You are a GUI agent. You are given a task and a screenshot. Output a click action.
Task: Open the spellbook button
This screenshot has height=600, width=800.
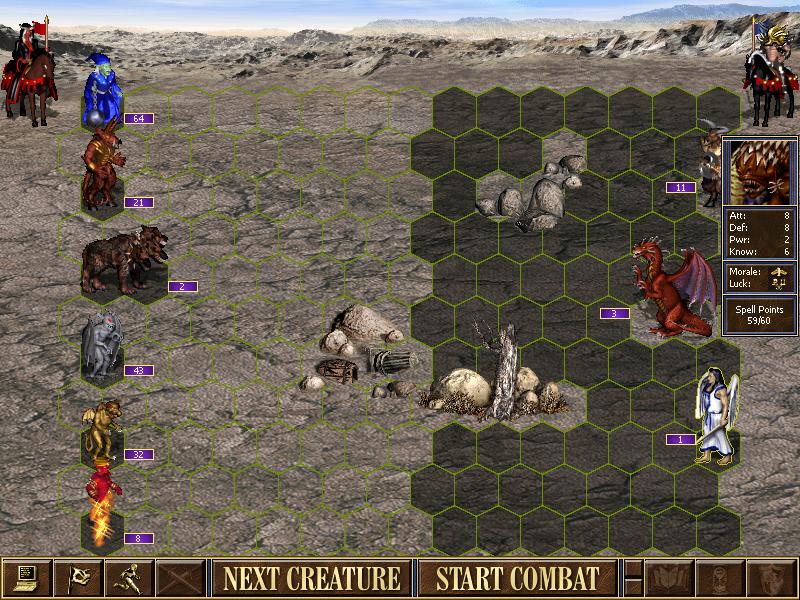(x=669, y=578)
